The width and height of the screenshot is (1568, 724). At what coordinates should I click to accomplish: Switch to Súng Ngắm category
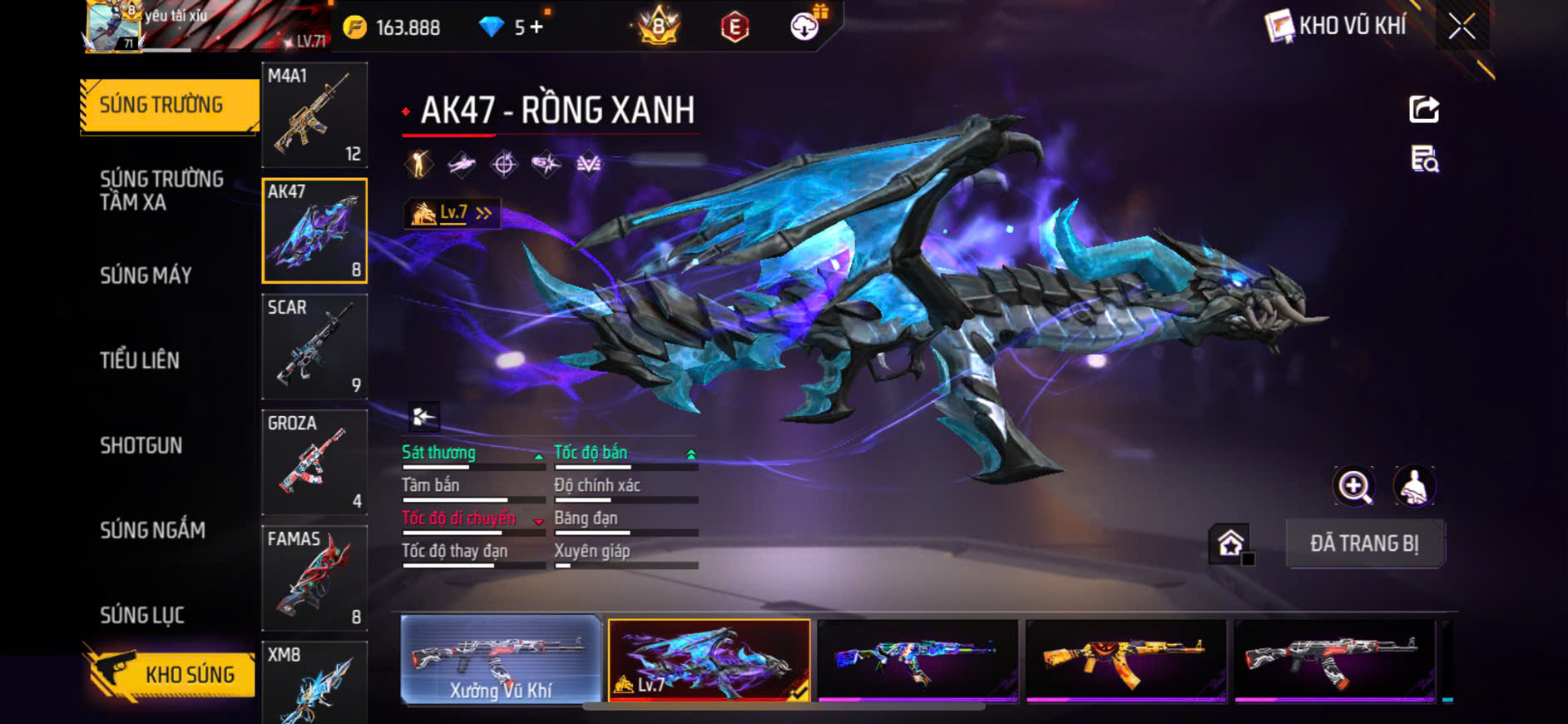(152, 530)
